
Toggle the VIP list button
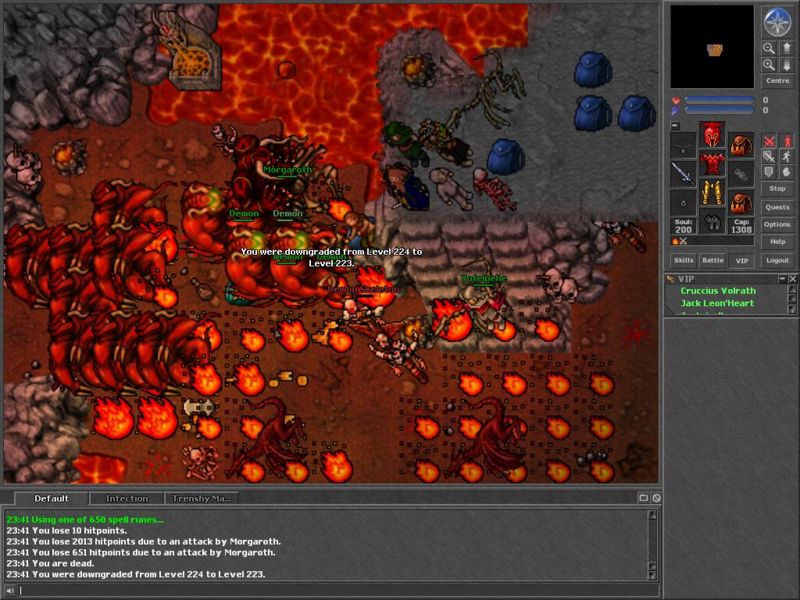[740, 260]
